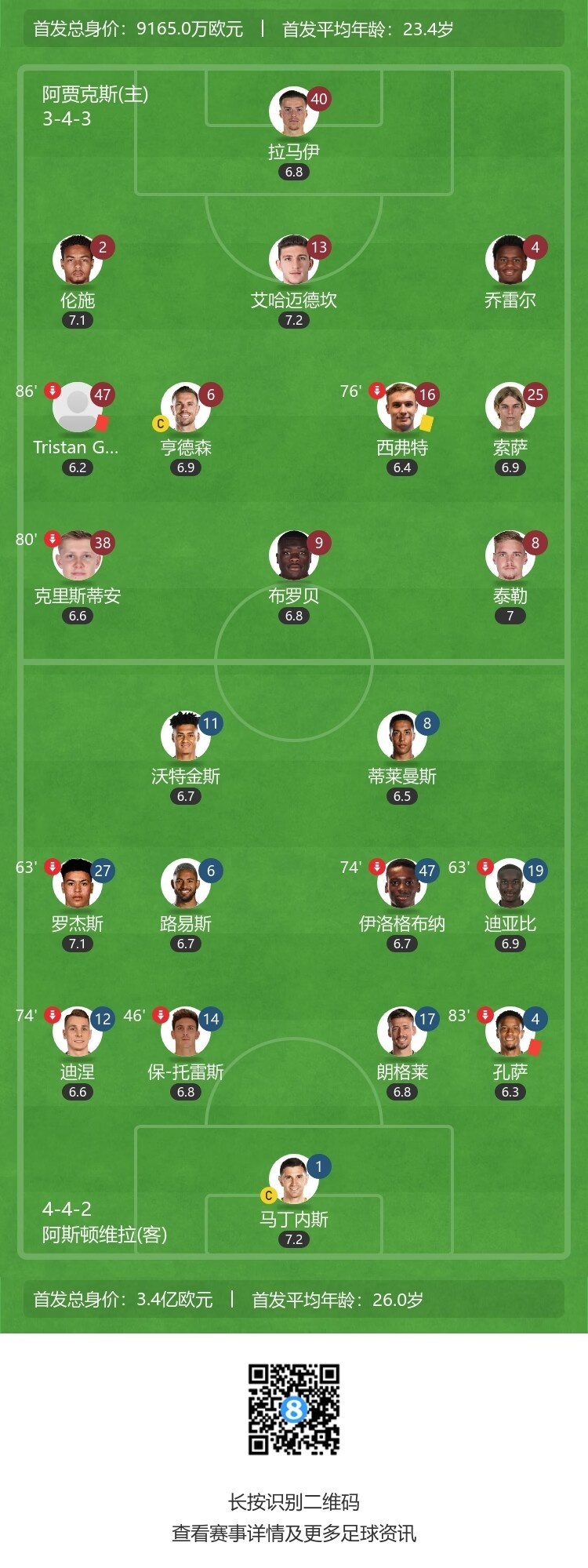Select goalkeeper 马丁内斯's portrait
This screenshot has width=588, height=1568.
(293, 1180)
